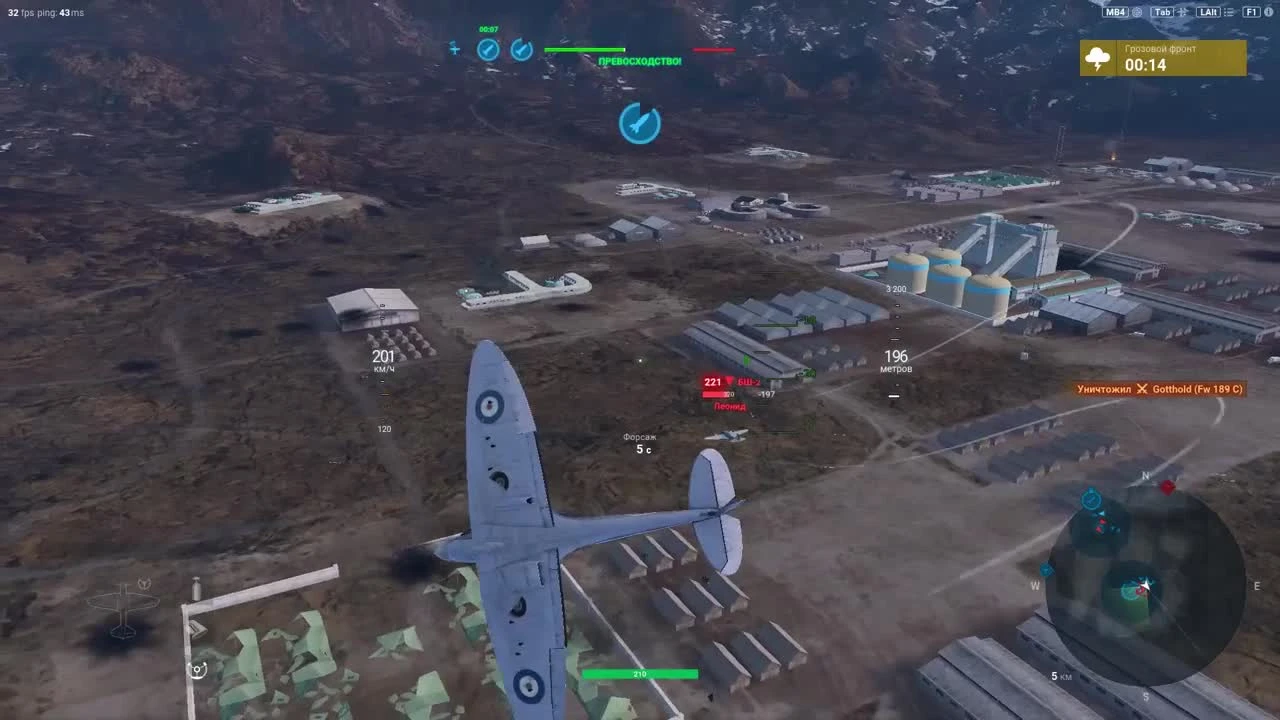
Task: Click the storm front weather event icon
Action: 1099,58
